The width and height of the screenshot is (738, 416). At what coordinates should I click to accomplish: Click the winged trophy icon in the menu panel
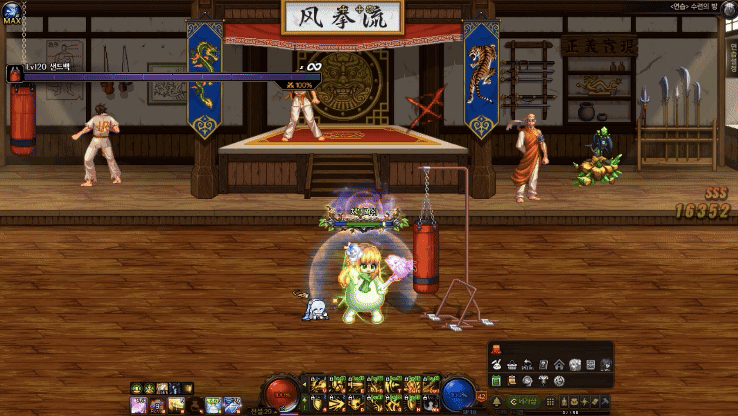pos(543,381)
